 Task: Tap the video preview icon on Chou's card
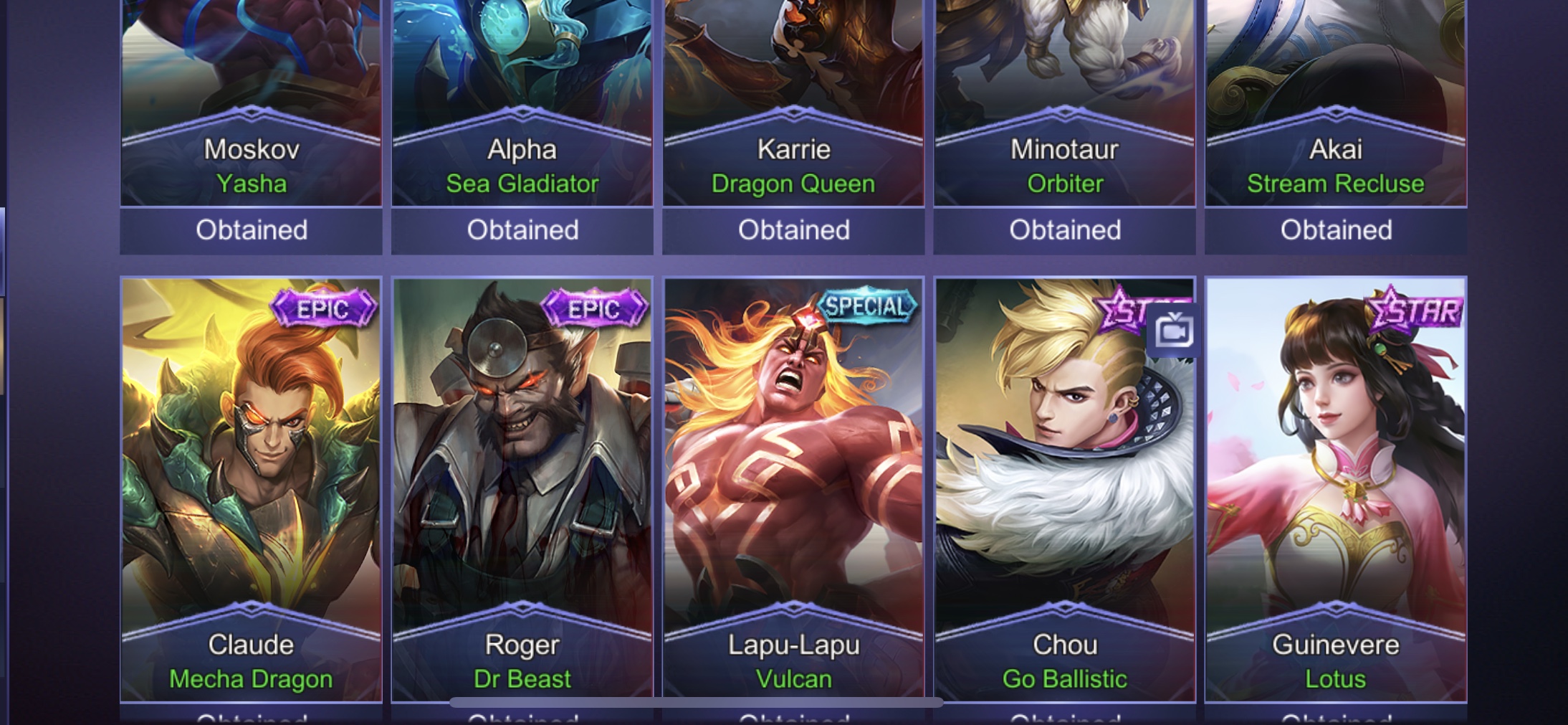tap(1172, 331)
